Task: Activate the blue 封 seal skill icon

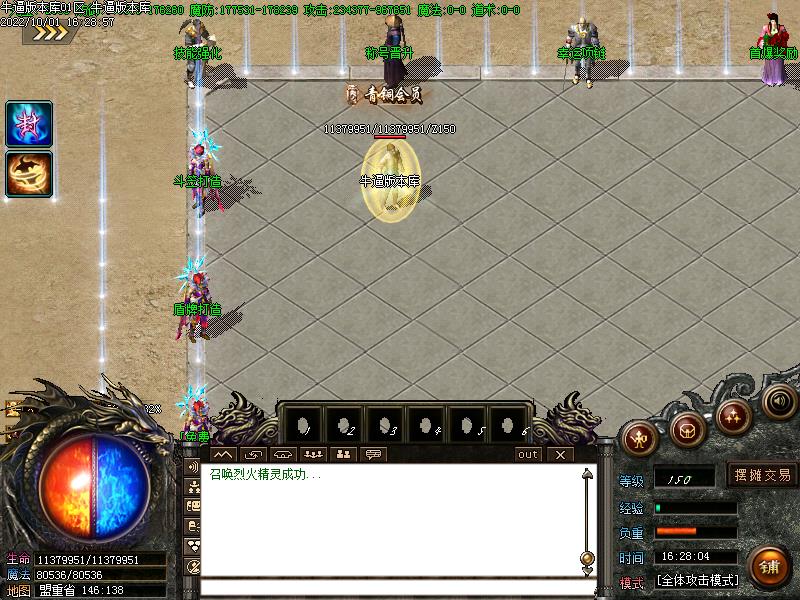Action: point(29,124)
